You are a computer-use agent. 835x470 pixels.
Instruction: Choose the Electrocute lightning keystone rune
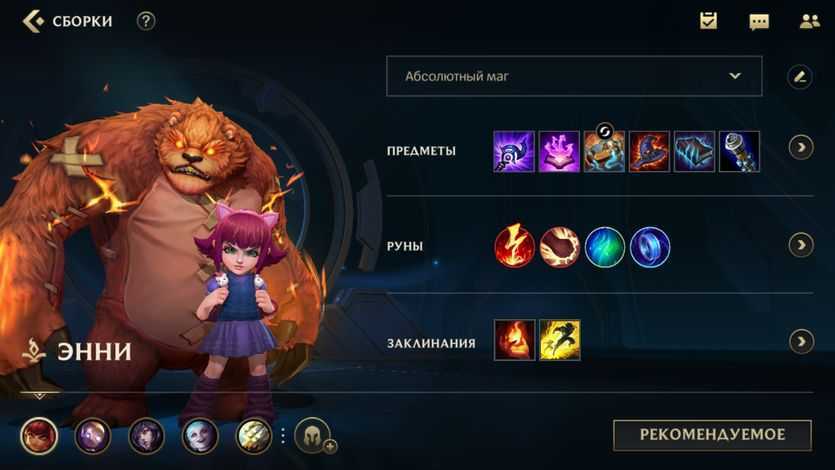[x=514, y=247]
